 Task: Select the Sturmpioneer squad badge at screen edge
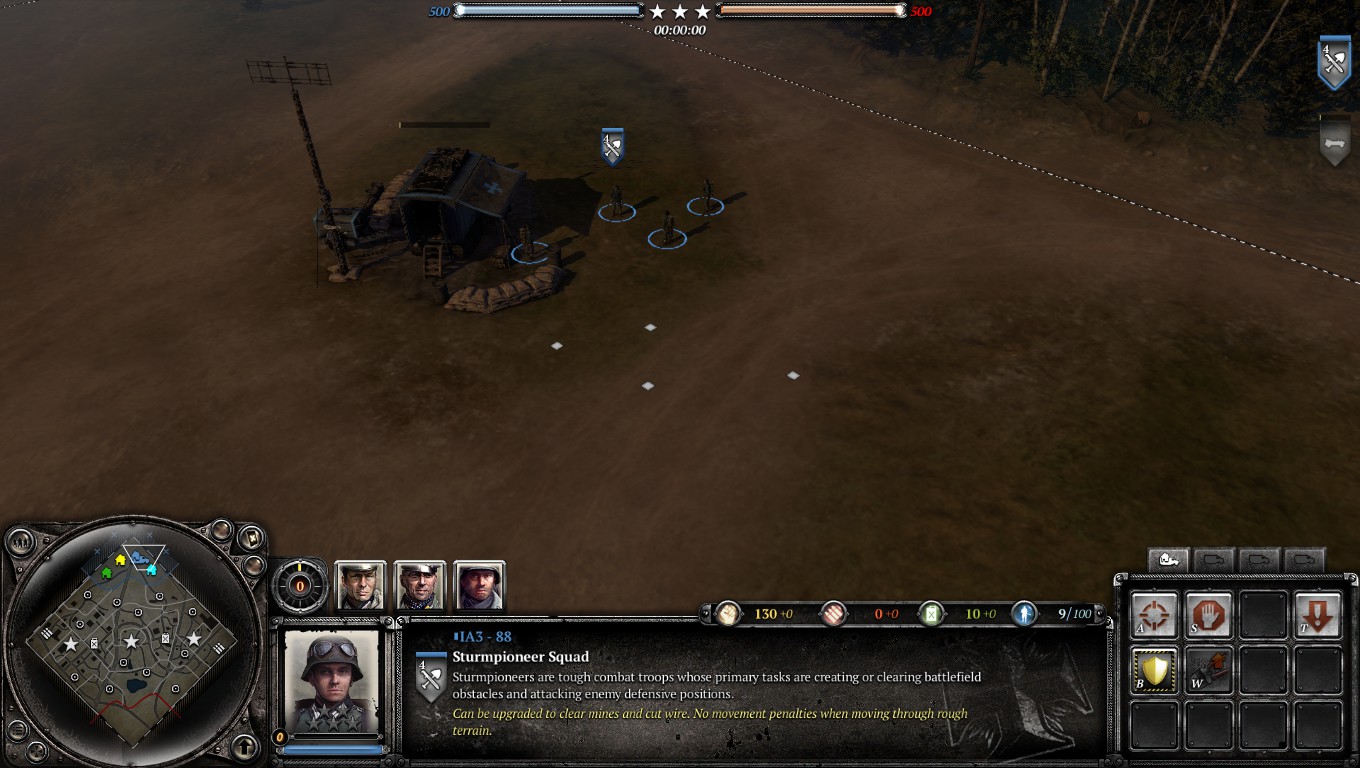click(x=1334, y=62)
